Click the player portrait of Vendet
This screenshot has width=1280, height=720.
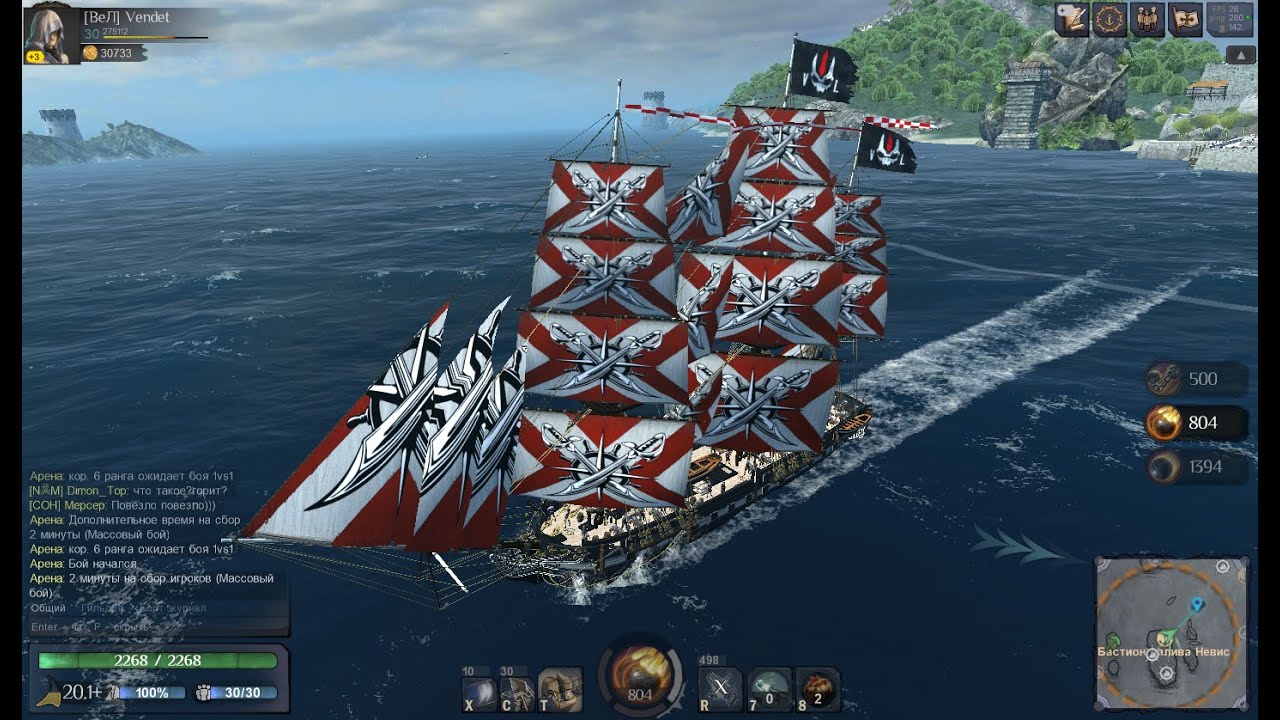click(51, 35)
